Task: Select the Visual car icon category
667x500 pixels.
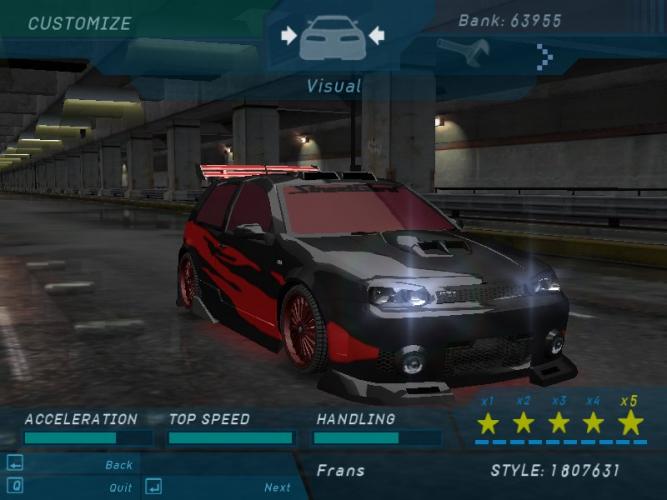Action: coord(333,38)
